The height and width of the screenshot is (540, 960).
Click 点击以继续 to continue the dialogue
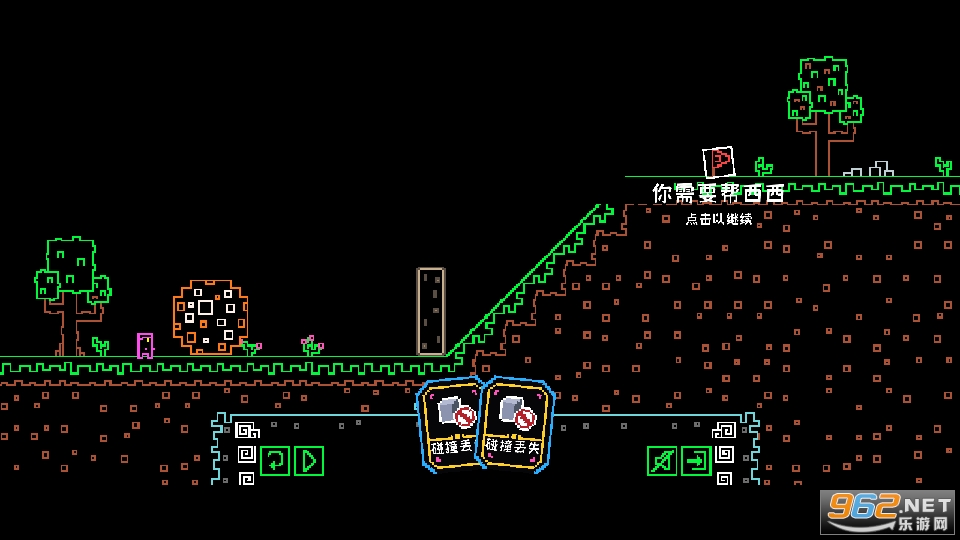pos(719,219)
